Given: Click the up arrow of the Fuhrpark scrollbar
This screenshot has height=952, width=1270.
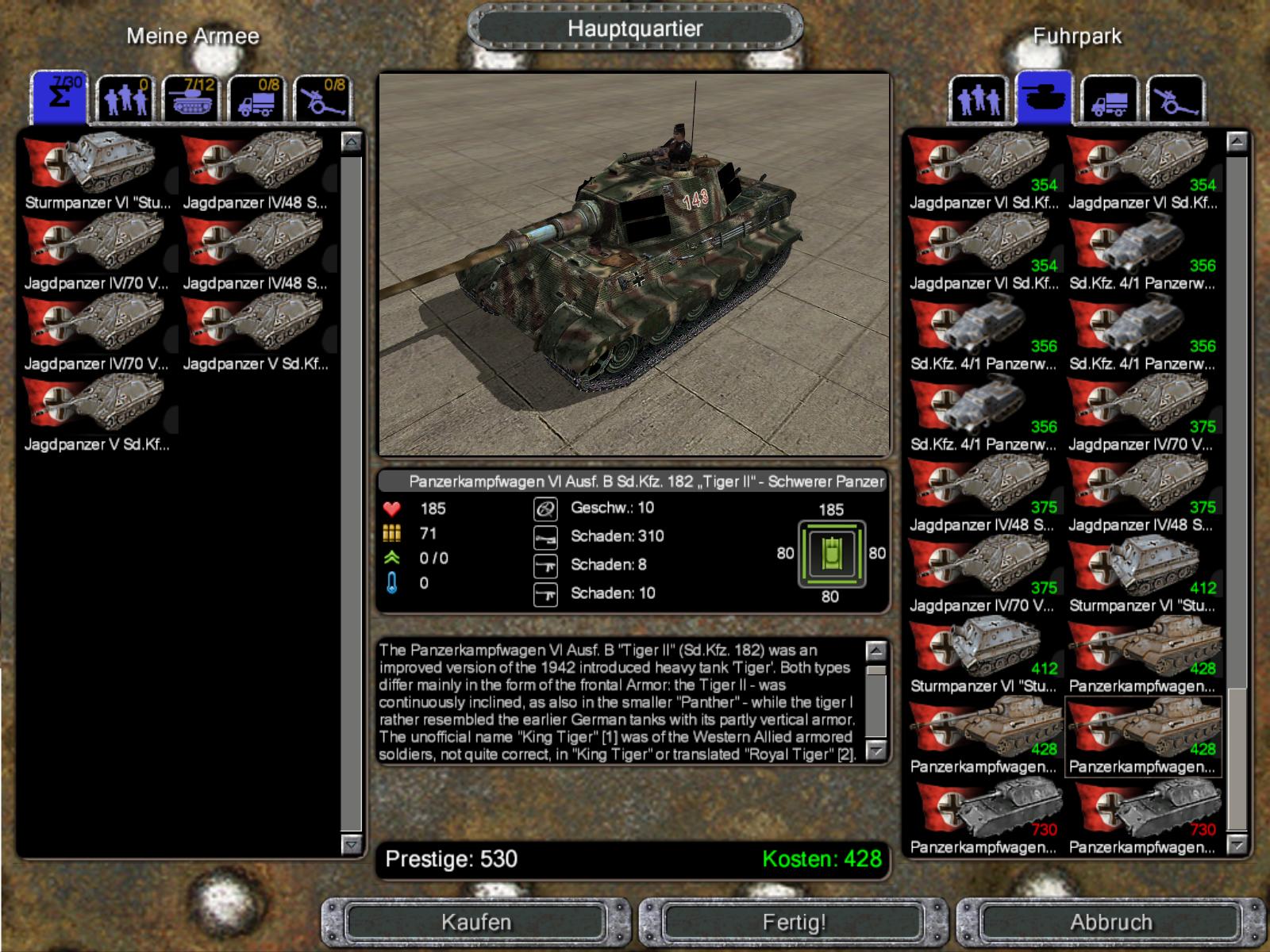Looking at the screenshot, I should pyautogui.click(x=1237, y=143).
